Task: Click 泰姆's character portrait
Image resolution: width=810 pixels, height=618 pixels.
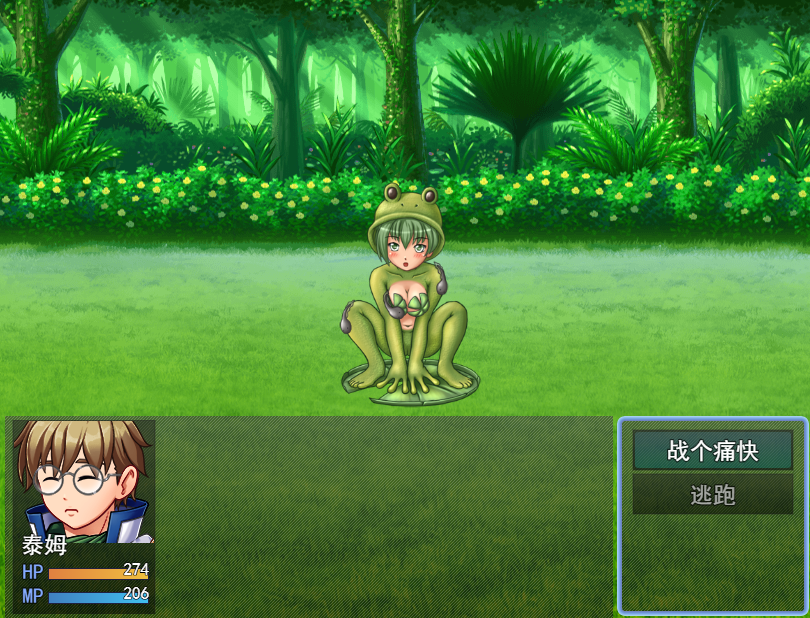Action: click(84, 480)
